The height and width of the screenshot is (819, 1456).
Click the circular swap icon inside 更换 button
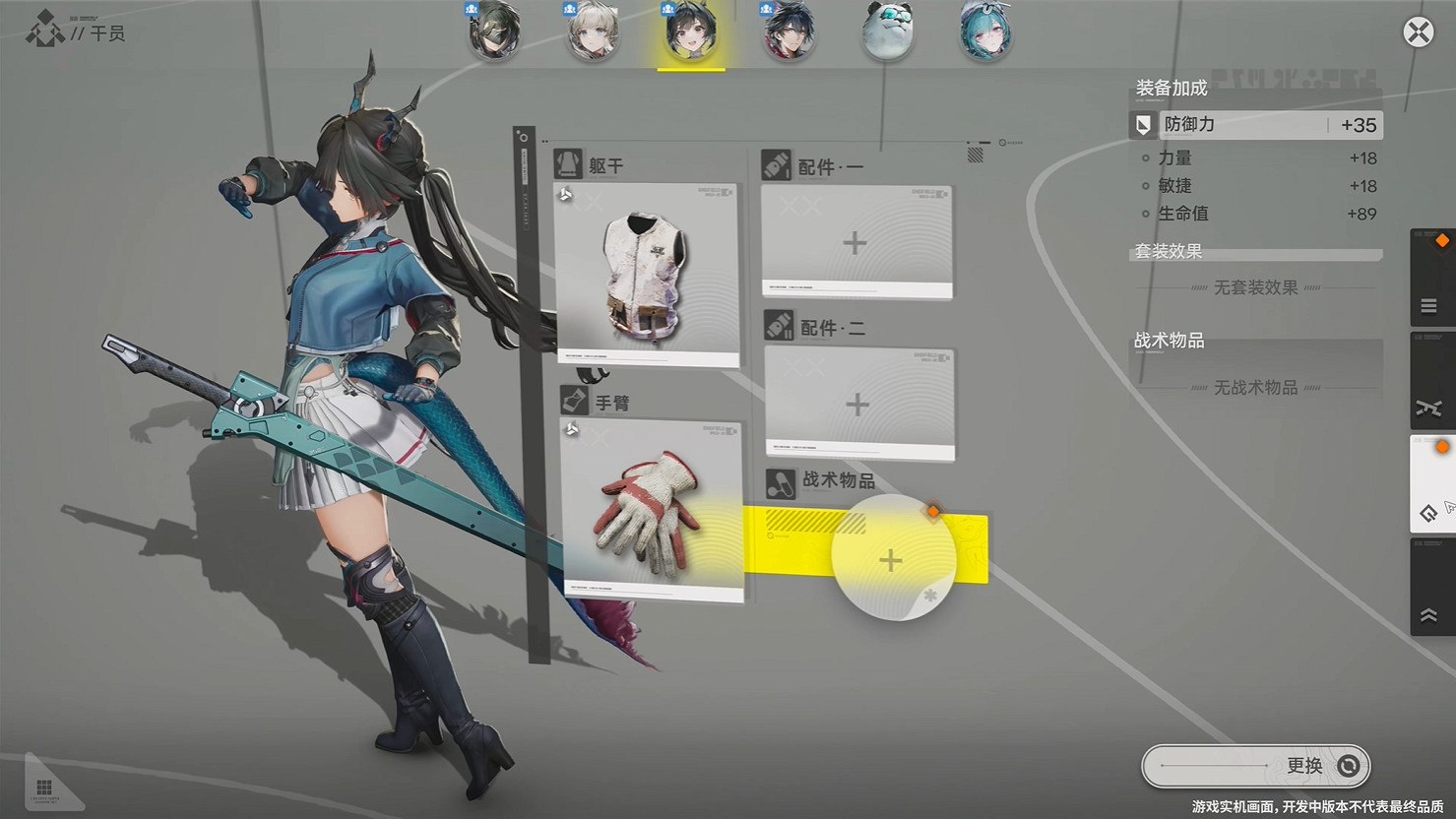click(x=1347, y=765)
